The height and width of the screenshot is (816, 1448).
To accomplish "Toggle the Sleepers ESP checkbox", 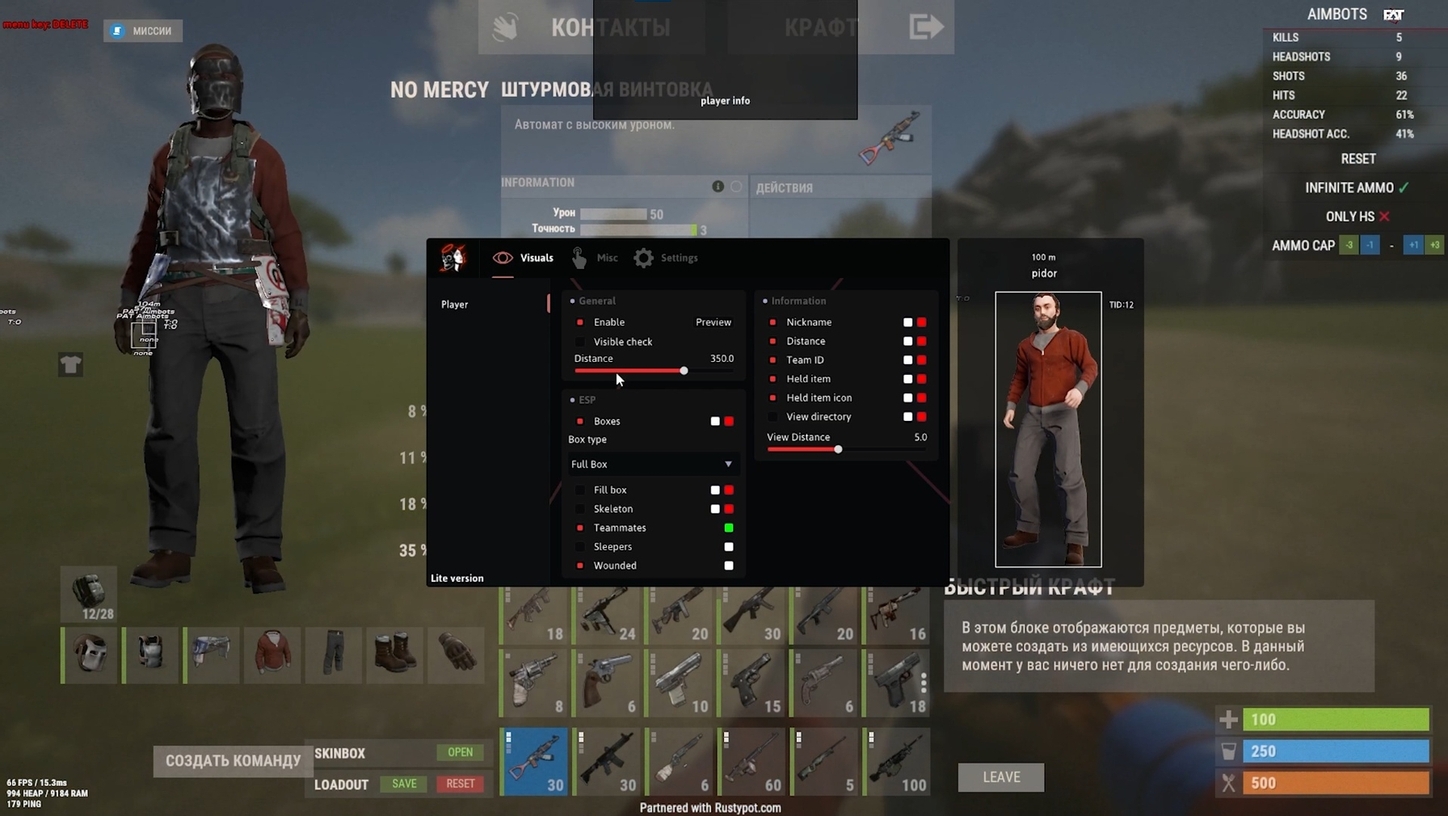I will coord(581,547).
